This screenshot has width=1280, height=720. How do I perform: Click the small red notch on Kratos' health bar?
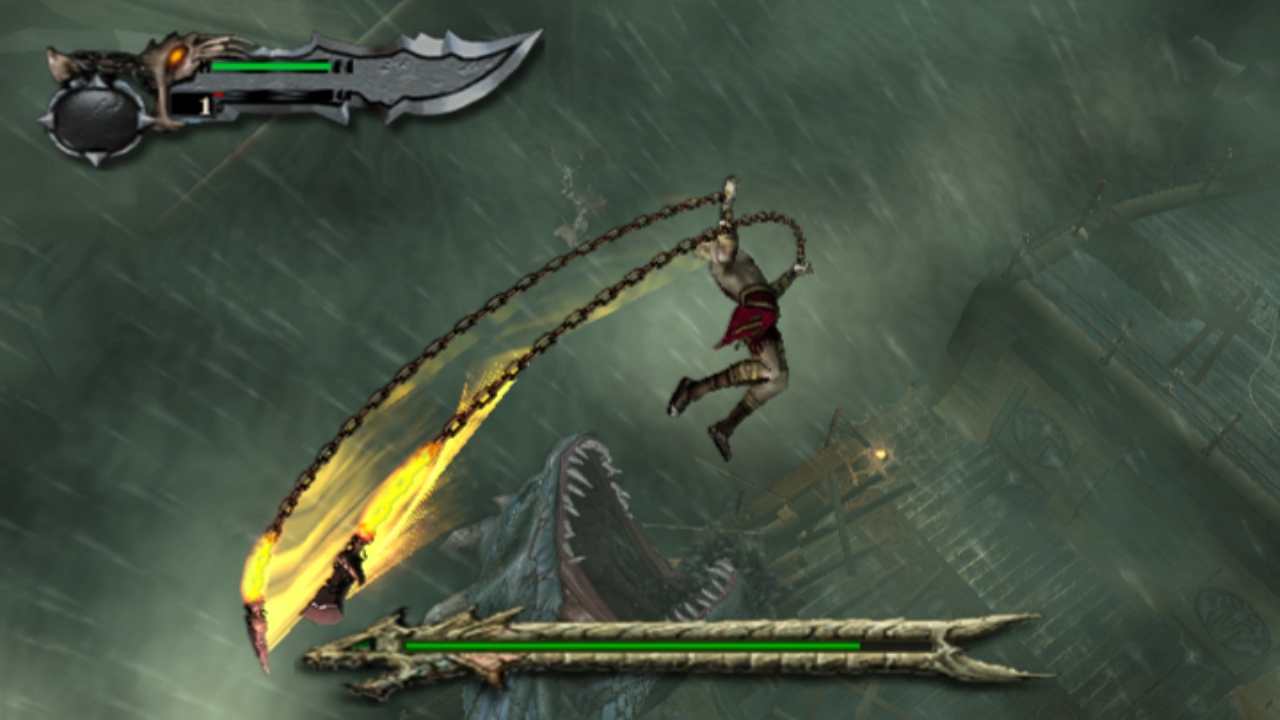(219, 95)
